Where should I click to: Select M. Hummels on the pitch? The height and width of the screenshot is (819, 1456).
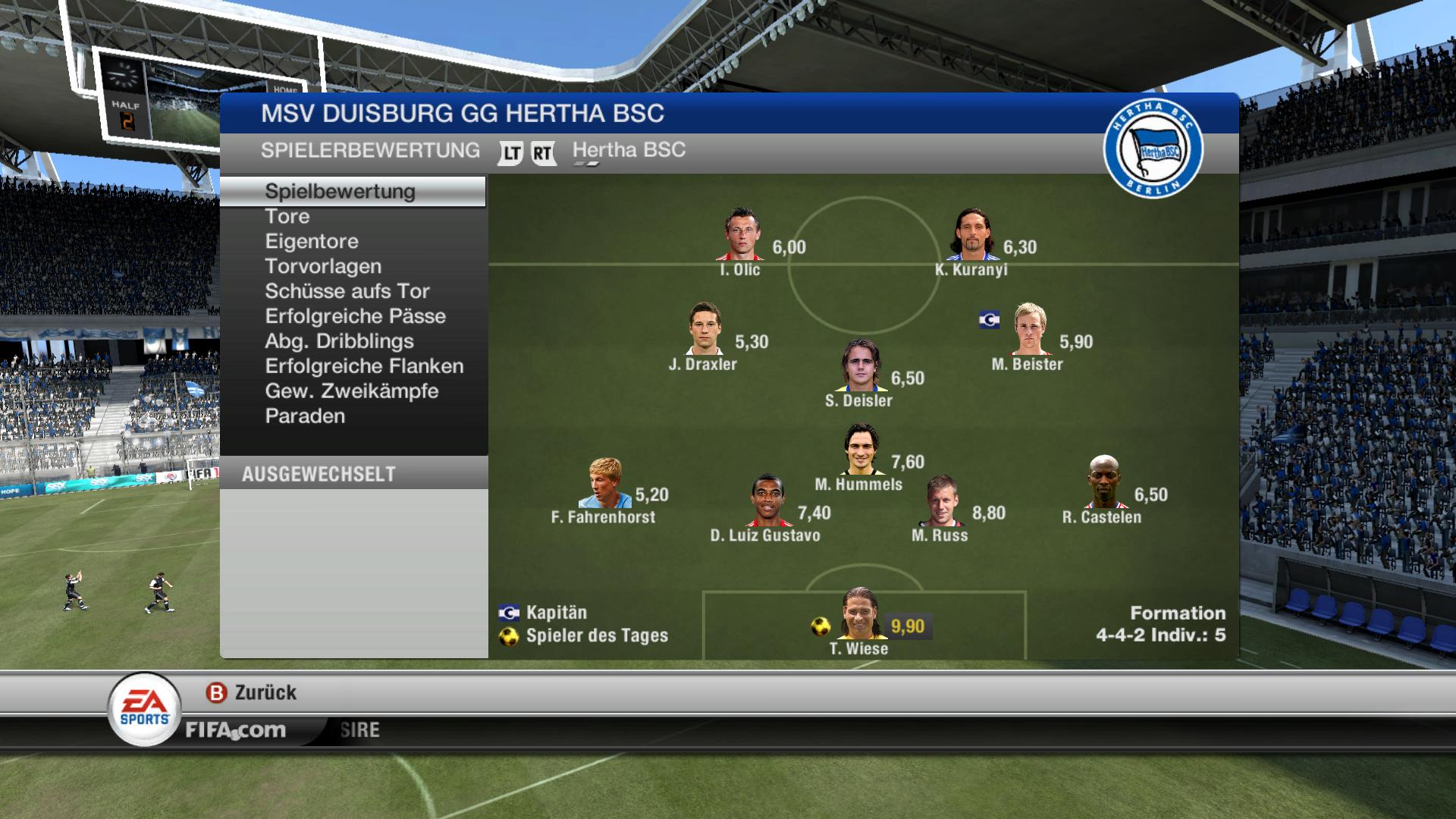[861, 450]
